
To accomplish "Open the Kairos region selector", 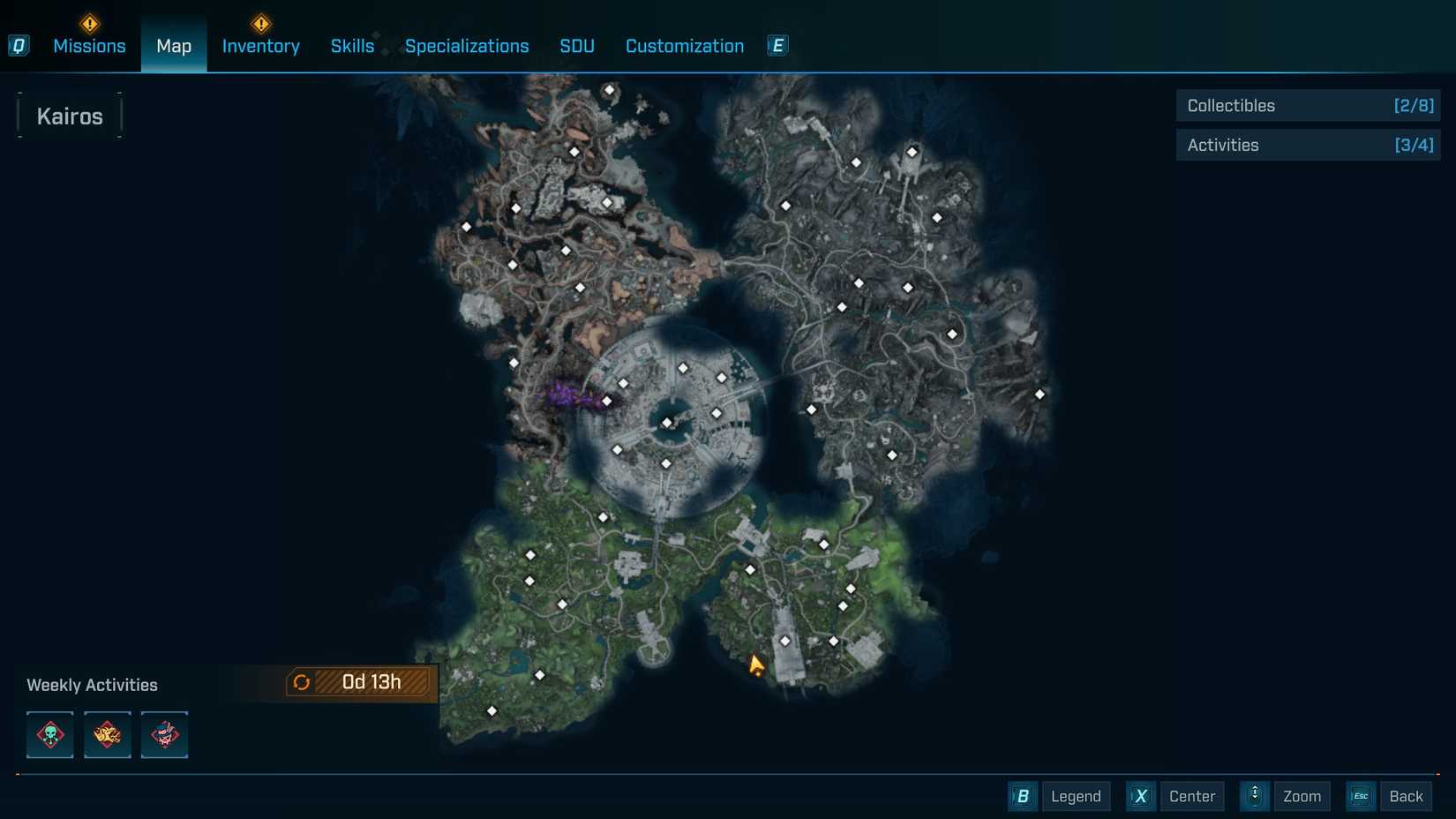I will (69, 115).
